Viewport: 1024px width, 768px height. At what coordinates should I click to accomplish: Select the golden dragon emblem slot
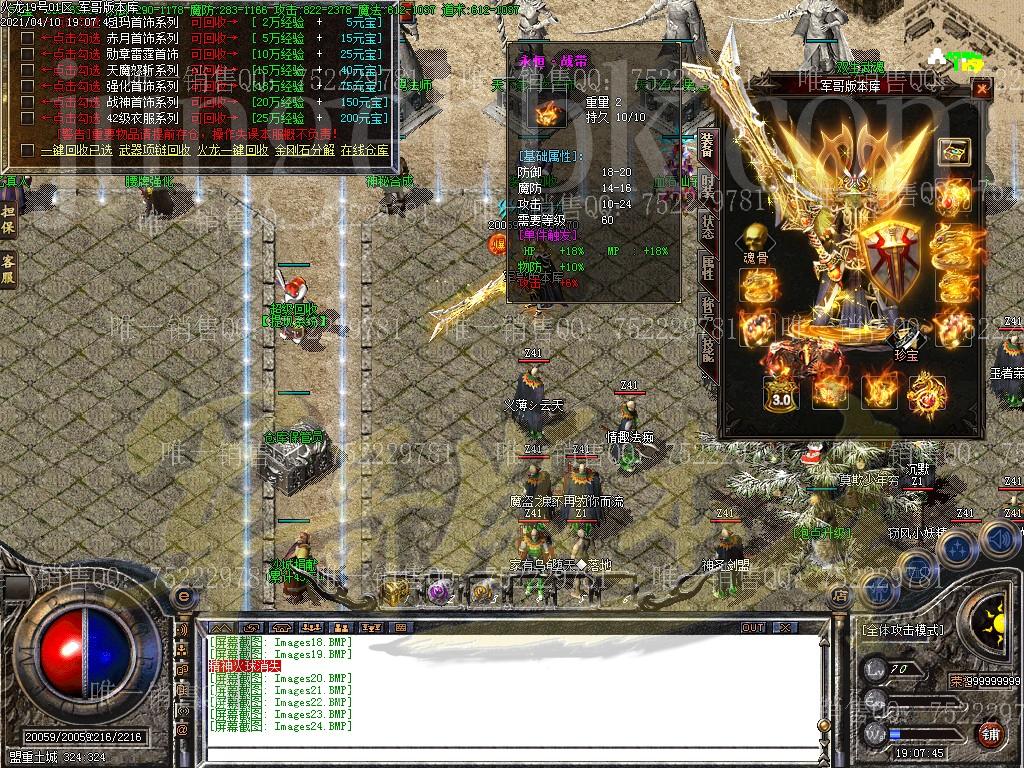[926, 391]
